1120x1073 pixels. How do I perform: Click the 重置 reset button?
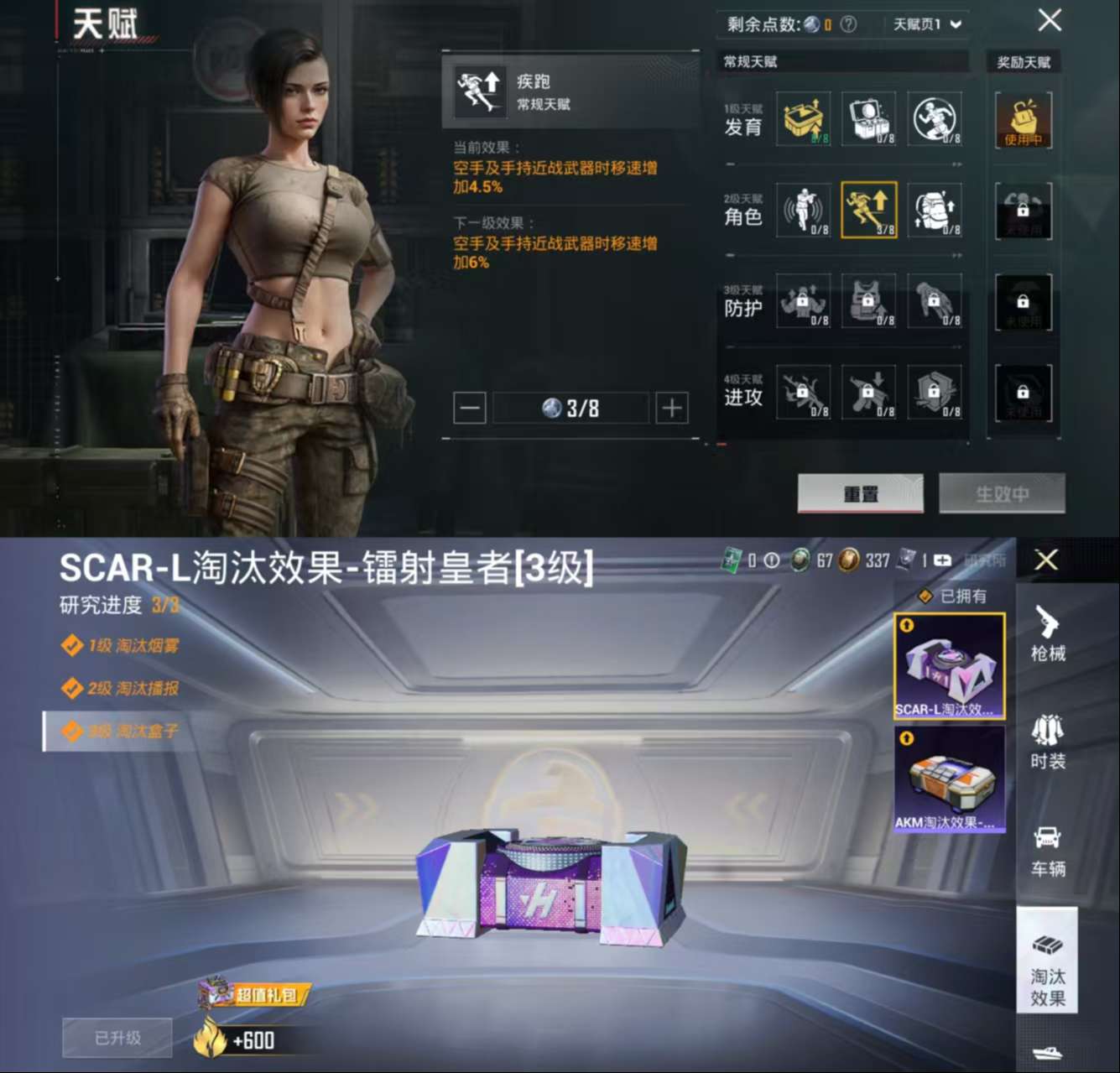860,493
